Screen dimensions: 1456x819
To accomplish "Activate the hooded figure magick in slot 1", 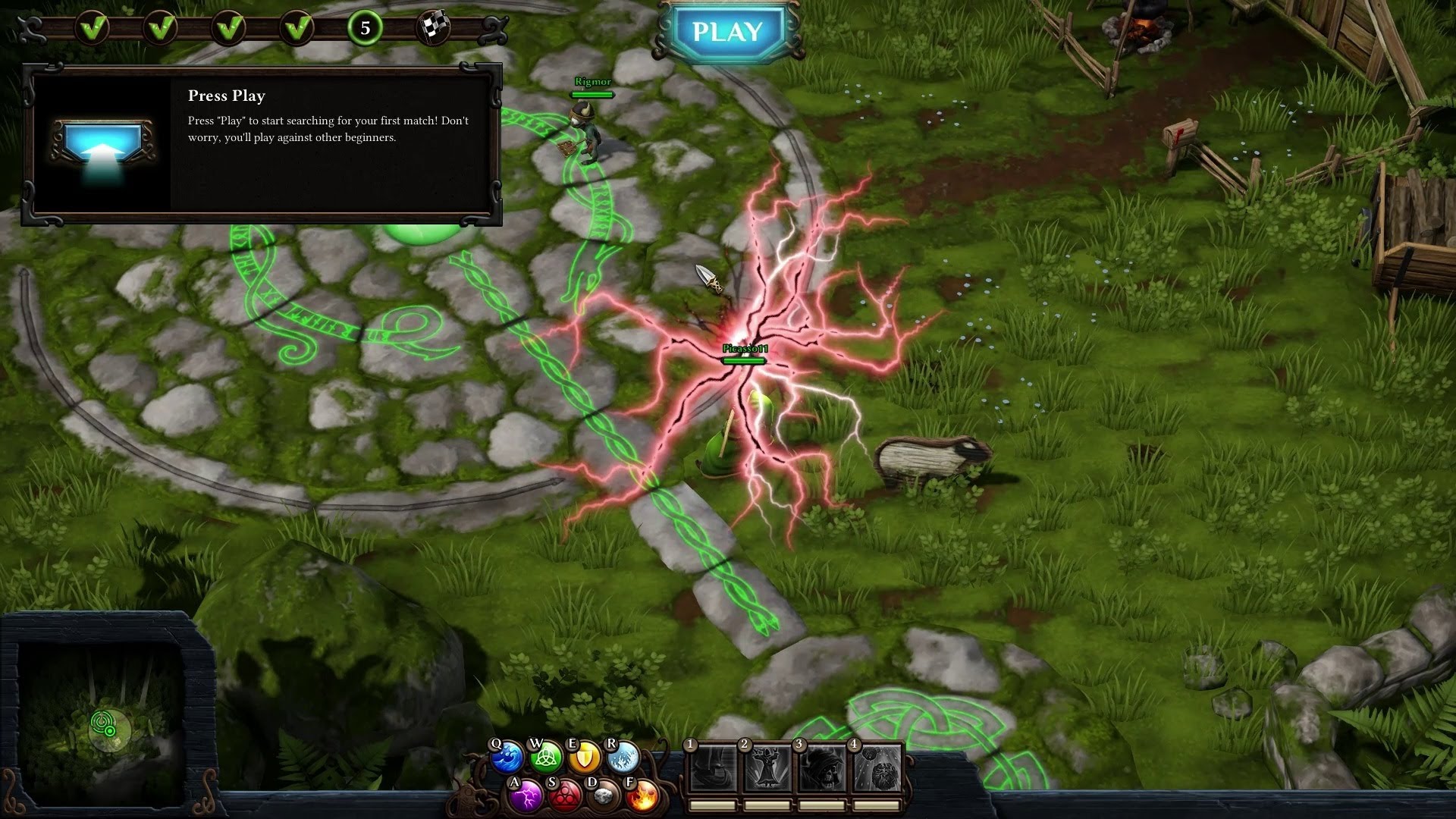I will 713,769.
